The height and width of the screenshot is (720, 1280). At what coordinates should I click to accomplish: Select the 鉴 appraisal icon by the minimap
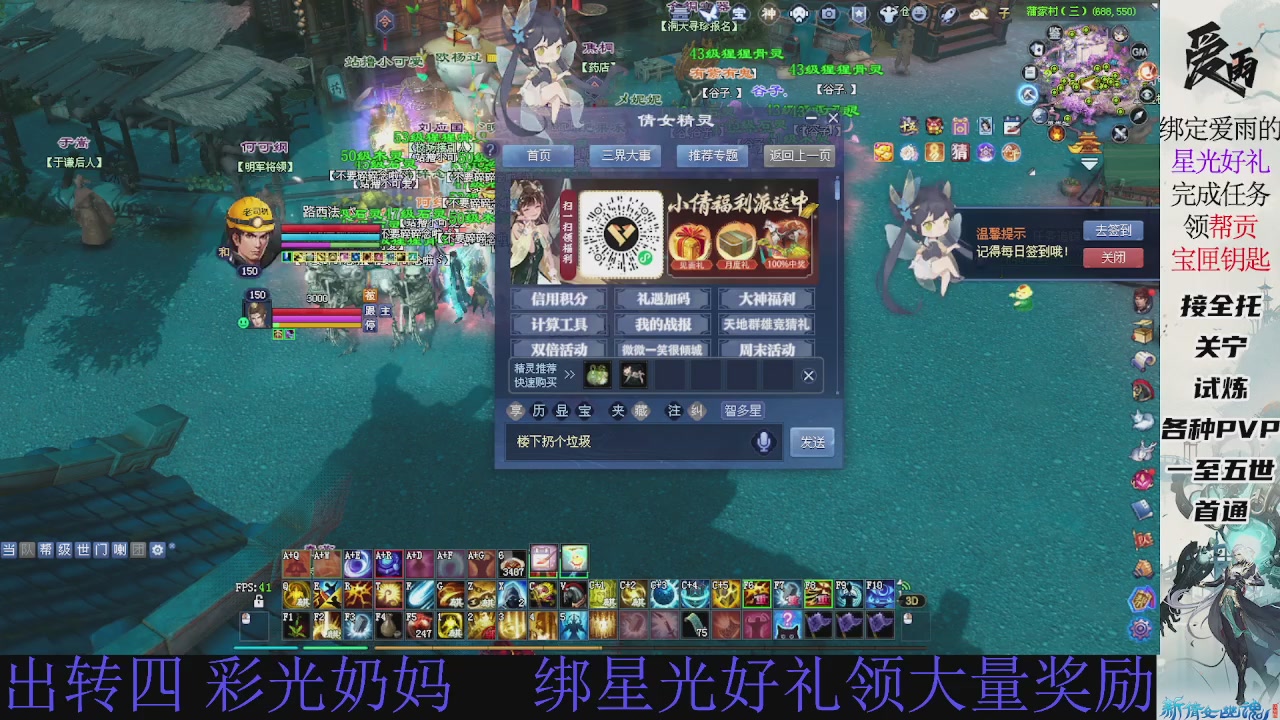(1055, 33)
